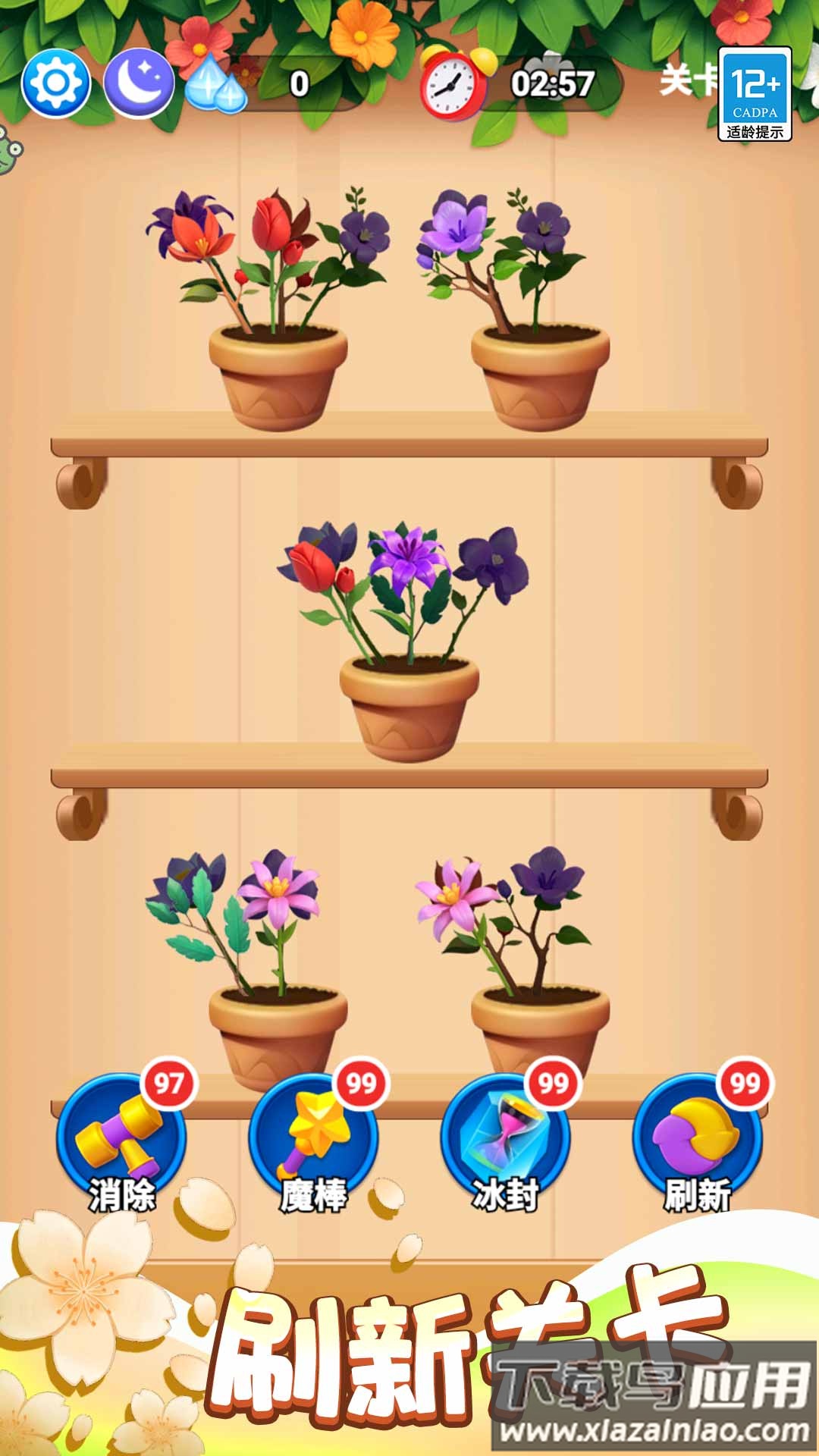
Task: Select the top-left pot with red tulip
Action: [278, 372]
